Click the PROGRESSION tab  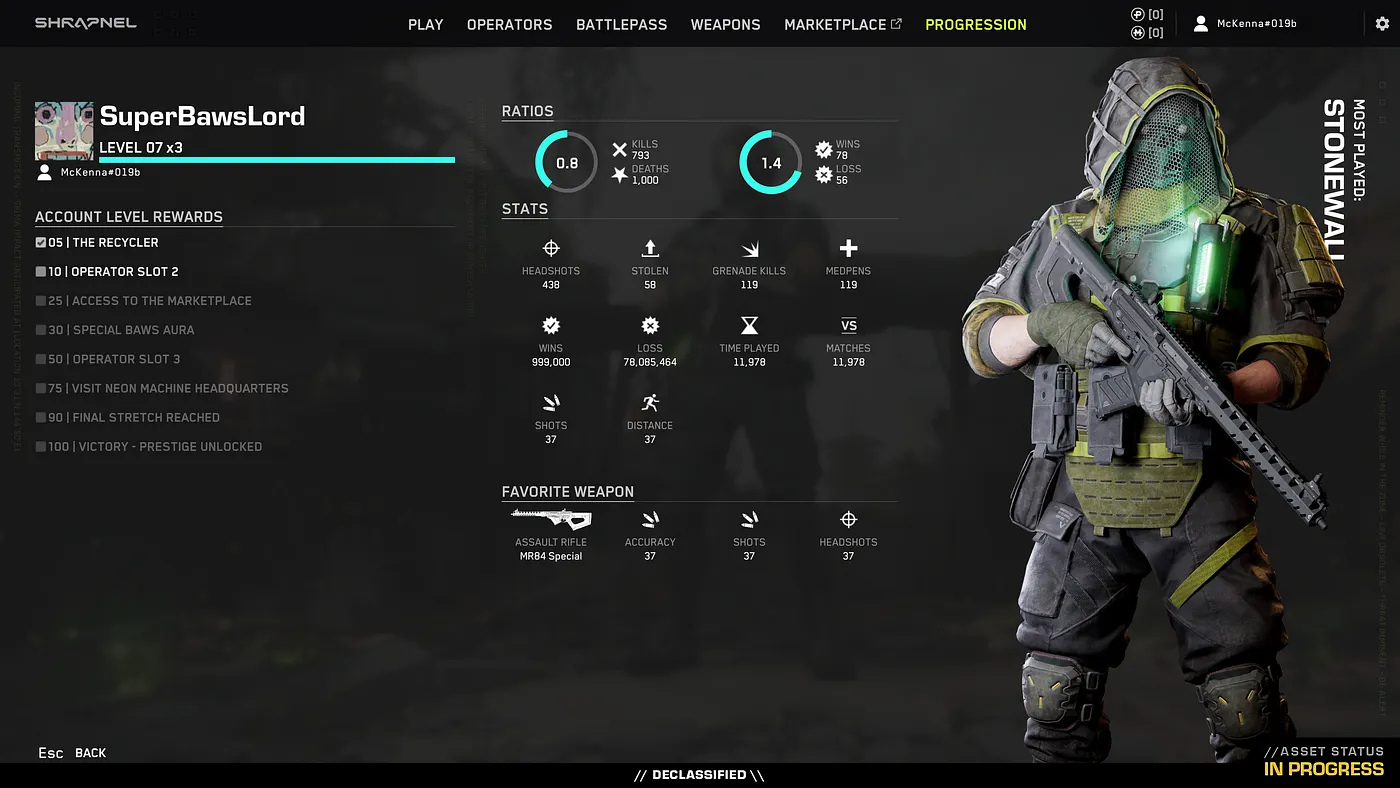pyautogui.click(x=975, y=24)
